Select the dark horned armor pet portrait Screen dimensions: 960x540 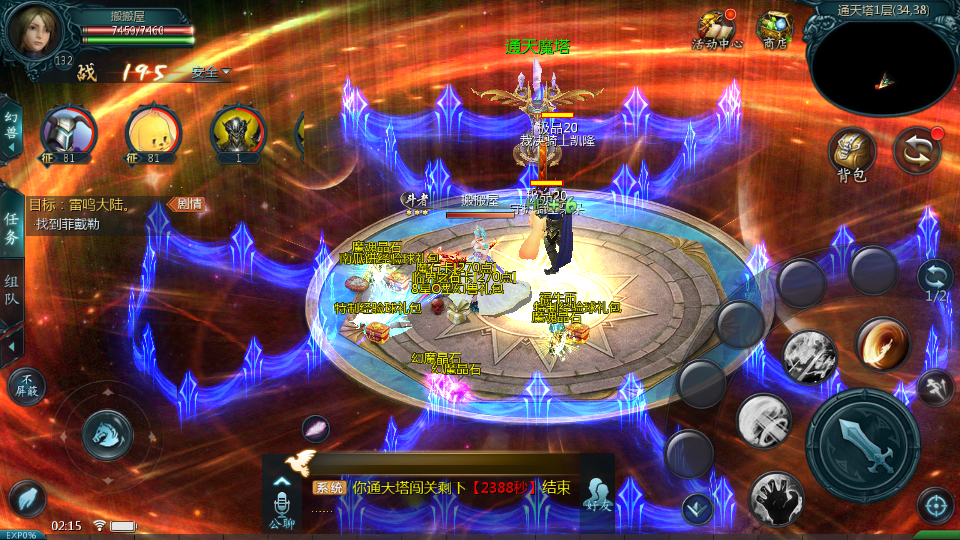pyautogui.click(x=238, y=132)
